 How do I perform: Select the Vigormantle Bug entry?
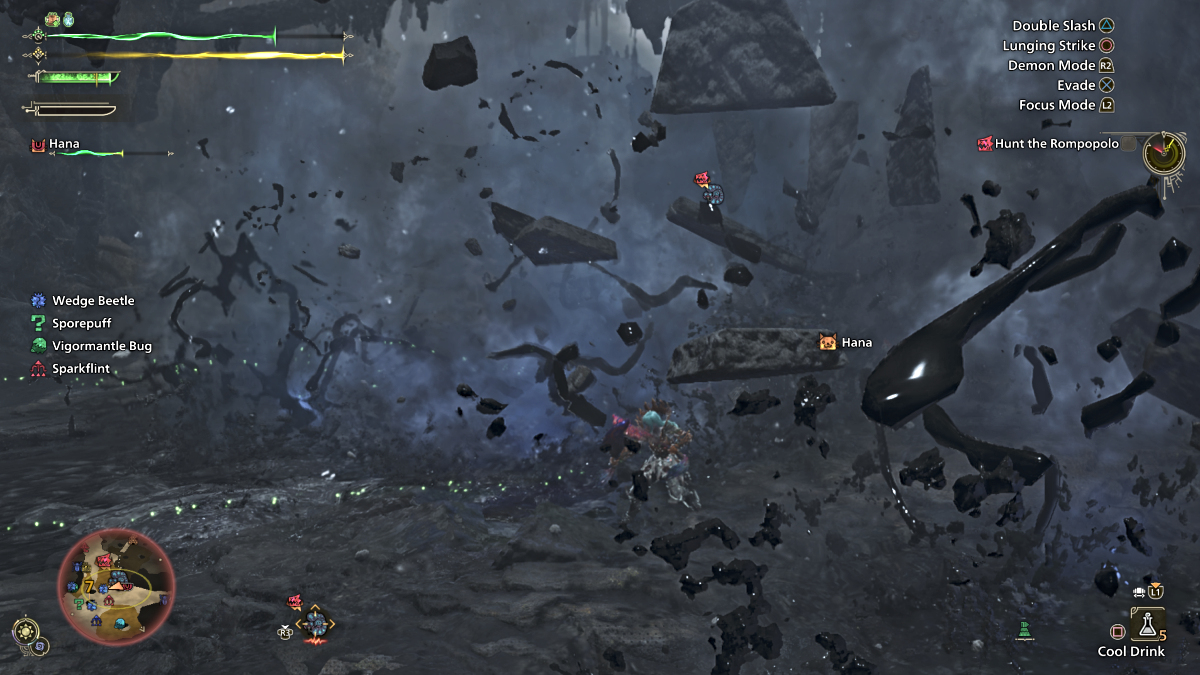pos(101,346)
